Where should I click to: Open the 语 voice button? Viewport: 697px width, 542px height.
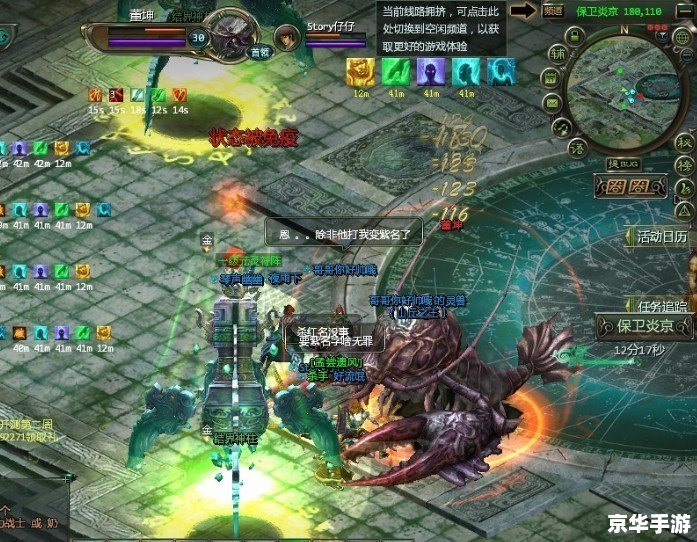577,148
